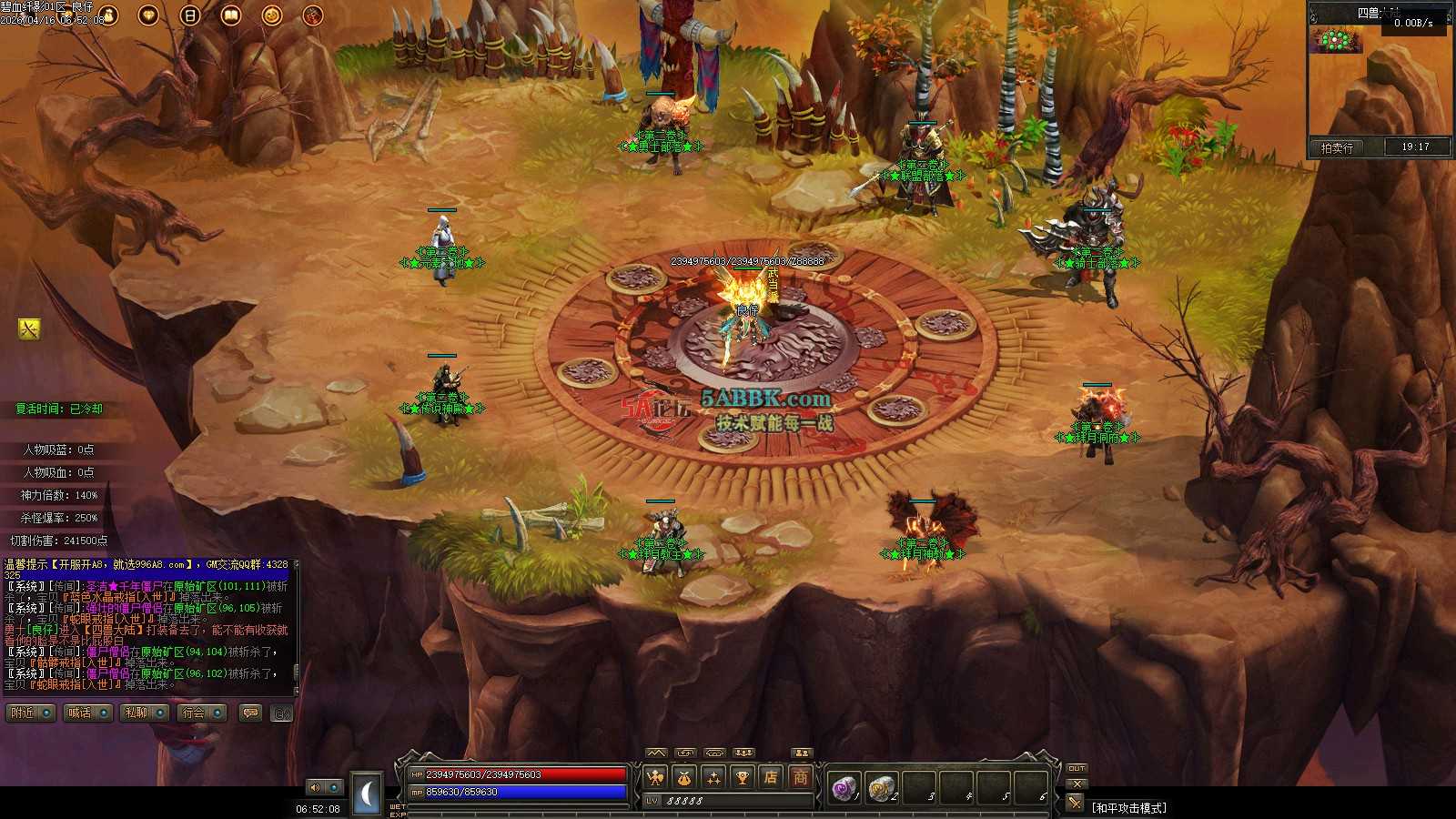Toggle the 行会 guild chat channel
Image resolution: width=1456 pixels, height=819 pixels.
(202, 713)
